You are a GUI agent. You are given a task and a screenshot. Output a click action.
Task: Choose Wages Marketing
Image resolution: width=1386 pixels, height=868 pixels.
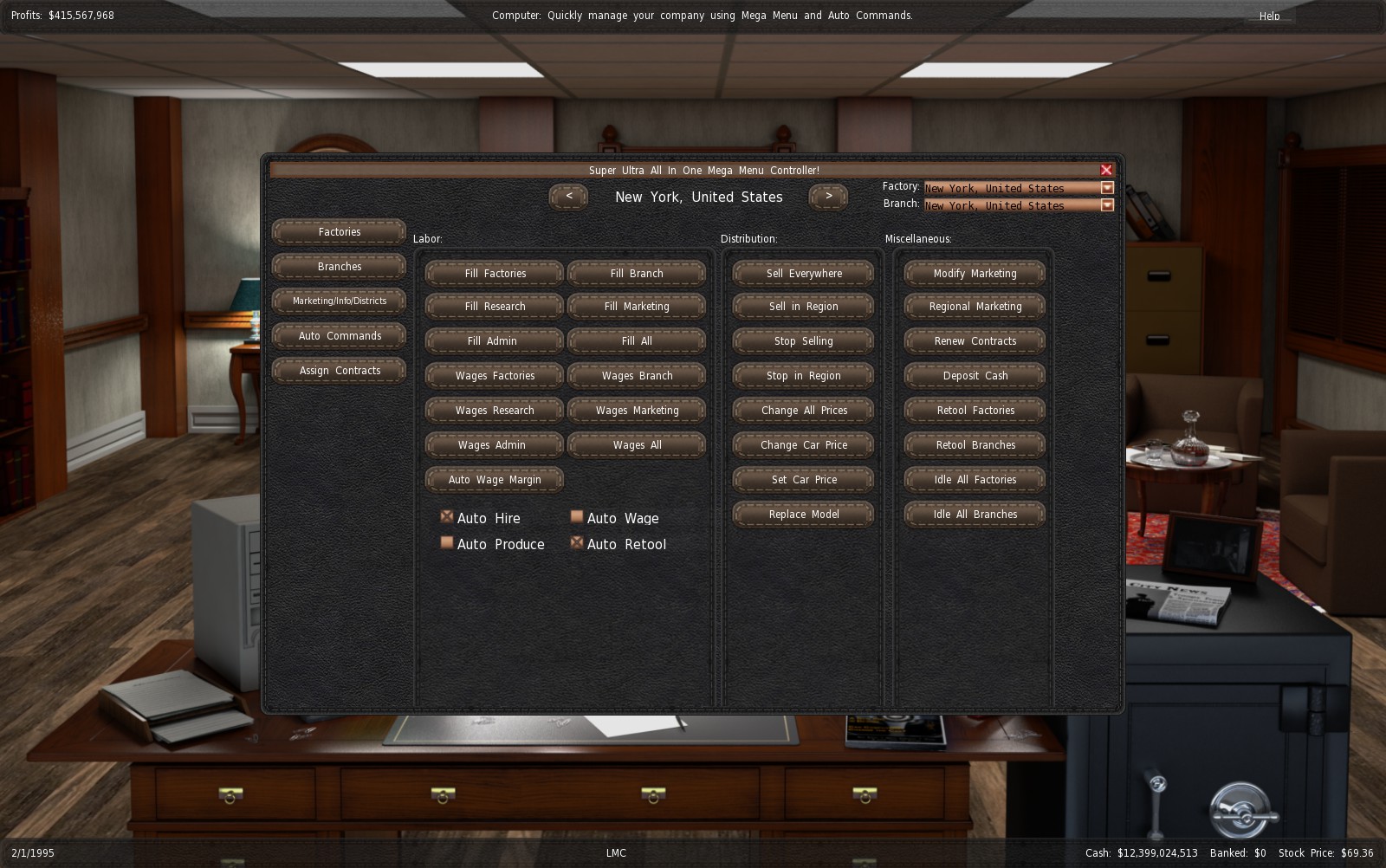point(637,411)
